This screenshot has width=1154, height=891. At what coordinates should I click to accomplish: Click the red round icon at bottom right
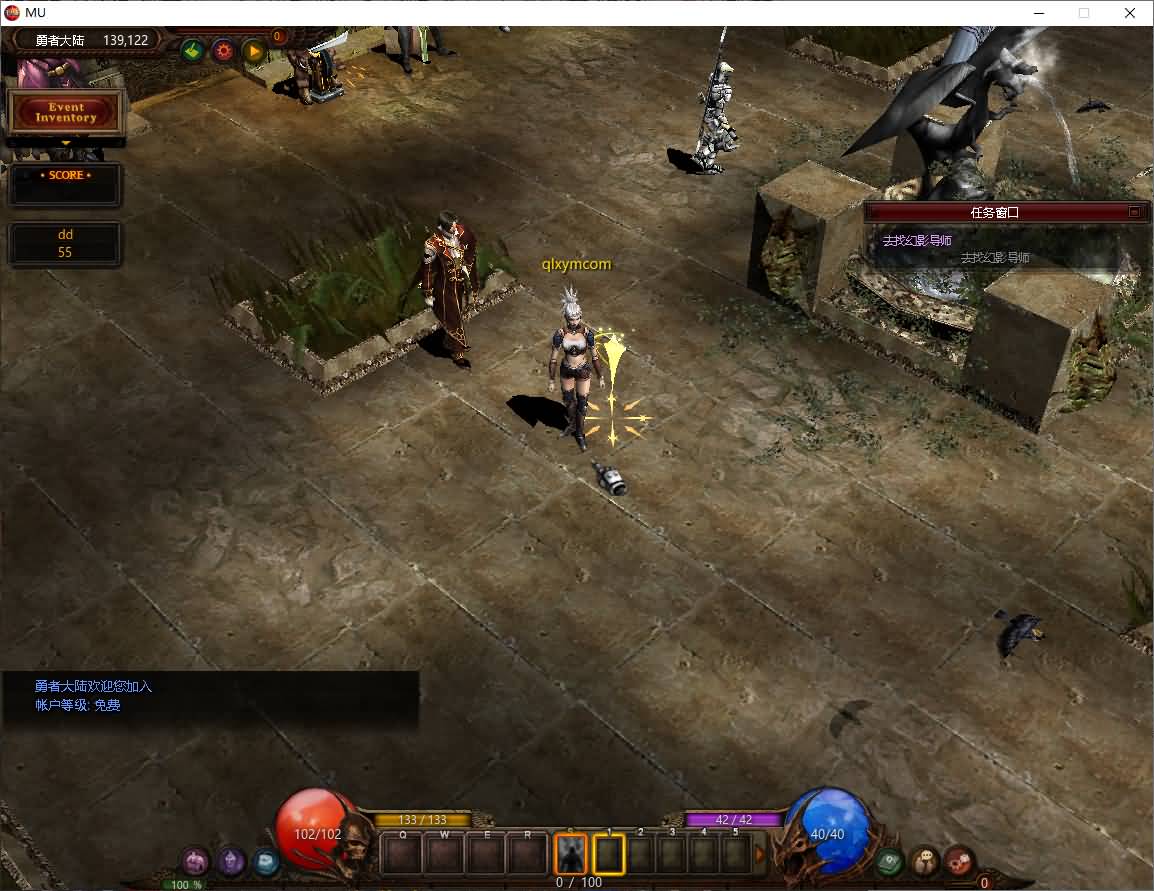(x=959, y=860)
